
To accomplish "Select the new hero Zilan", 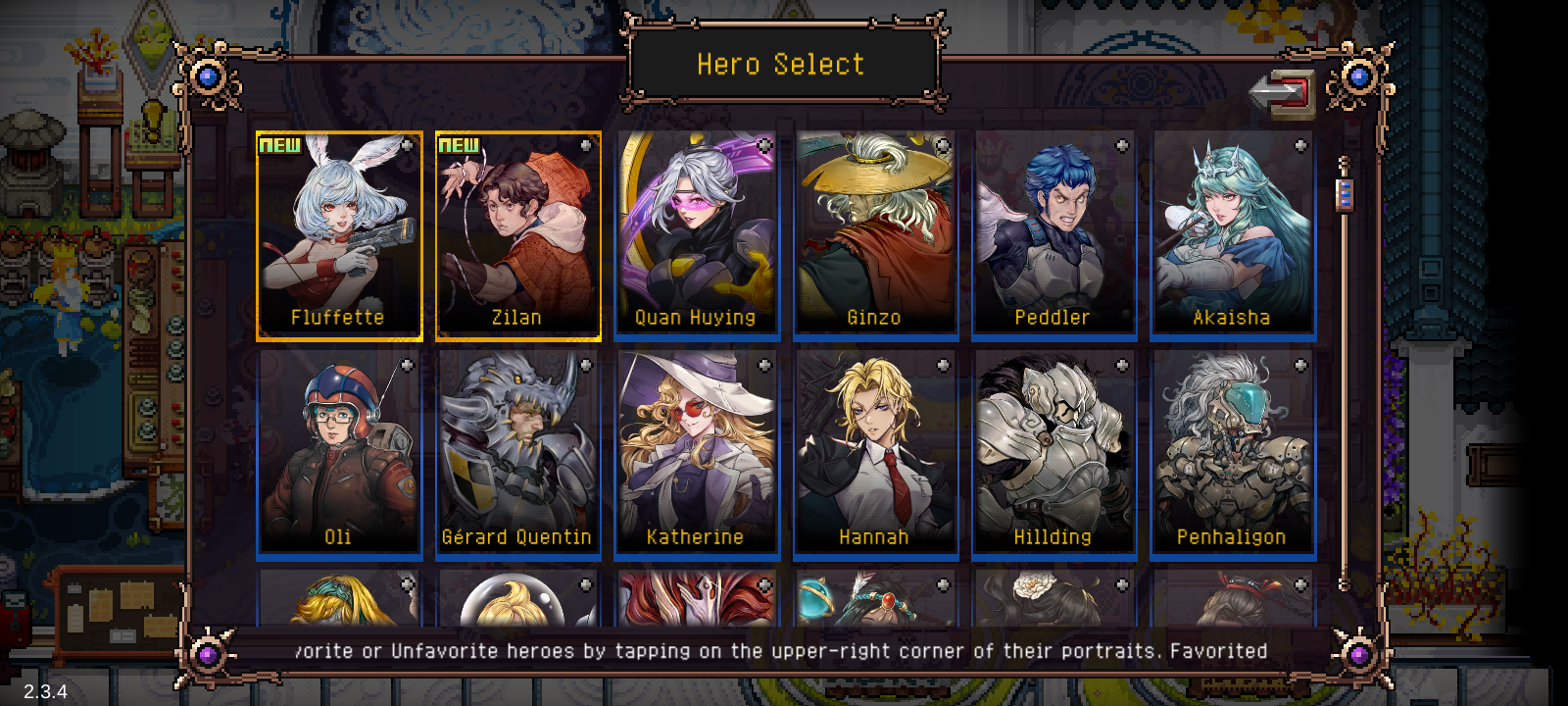I will pos(517,233).
